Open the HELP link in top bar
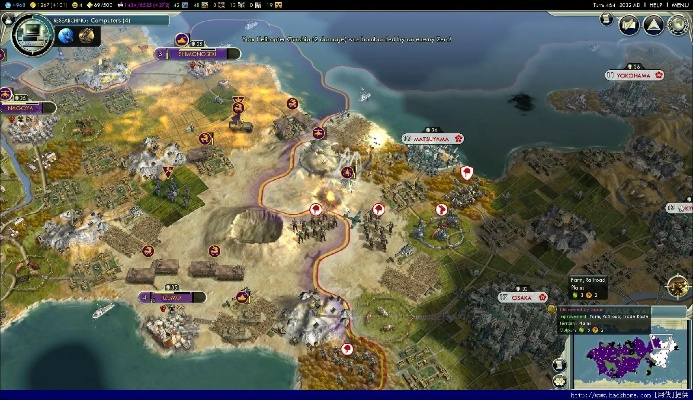693x400 pixels. [655, 5]
